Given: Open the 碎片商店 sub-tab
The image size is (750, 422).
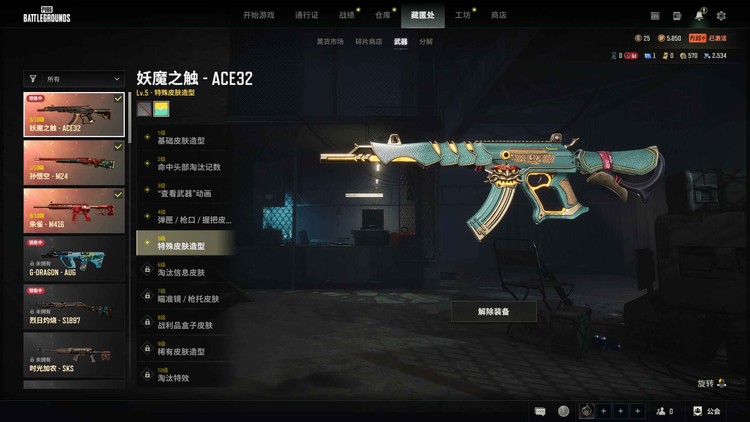Looking at the screenshot, I should pyautogui.click(x=369, y=42).
